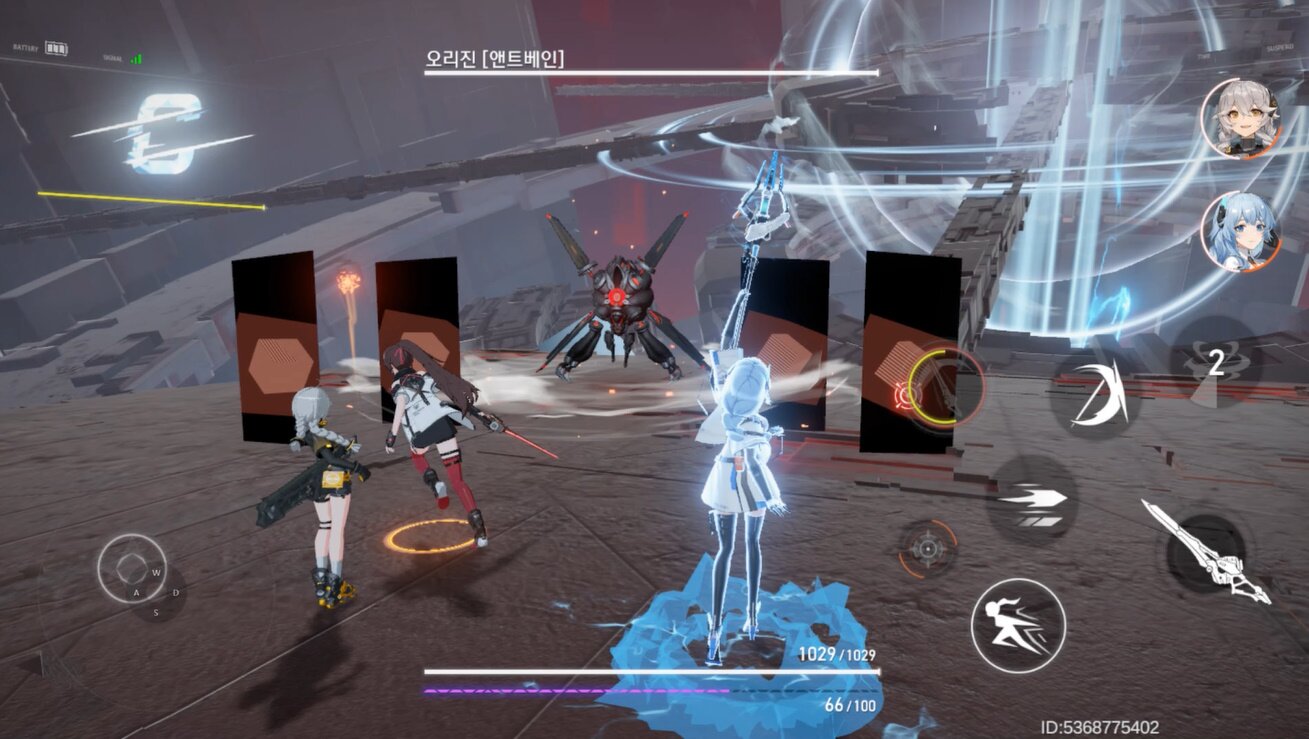Viewport: 1309px width, 739px height.
Task: Hit the running figure dodge button
Action: tap(1017, 625)
